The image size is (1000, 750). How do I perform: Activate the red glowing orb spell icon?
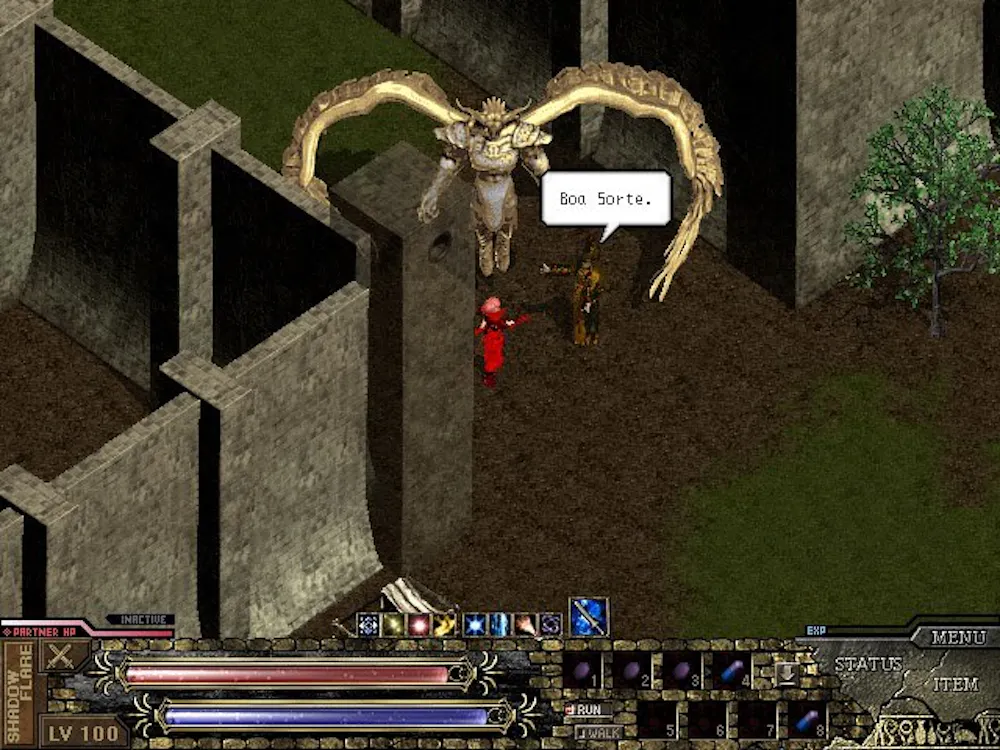pos(419,625)
